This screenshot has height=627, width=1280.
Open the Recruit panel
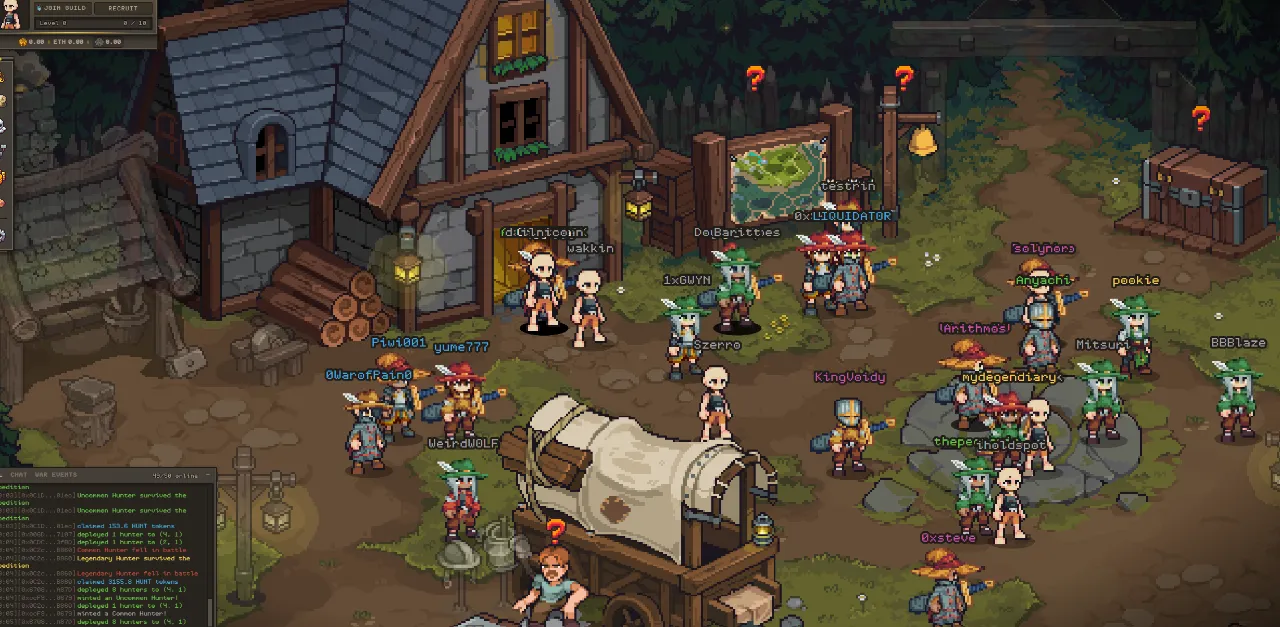click(x=123, y=8)
